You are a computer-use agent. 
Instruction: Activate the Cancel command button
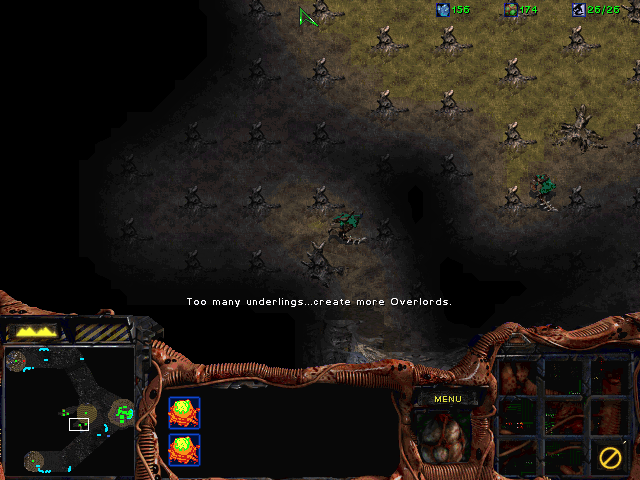coord(609,458)
